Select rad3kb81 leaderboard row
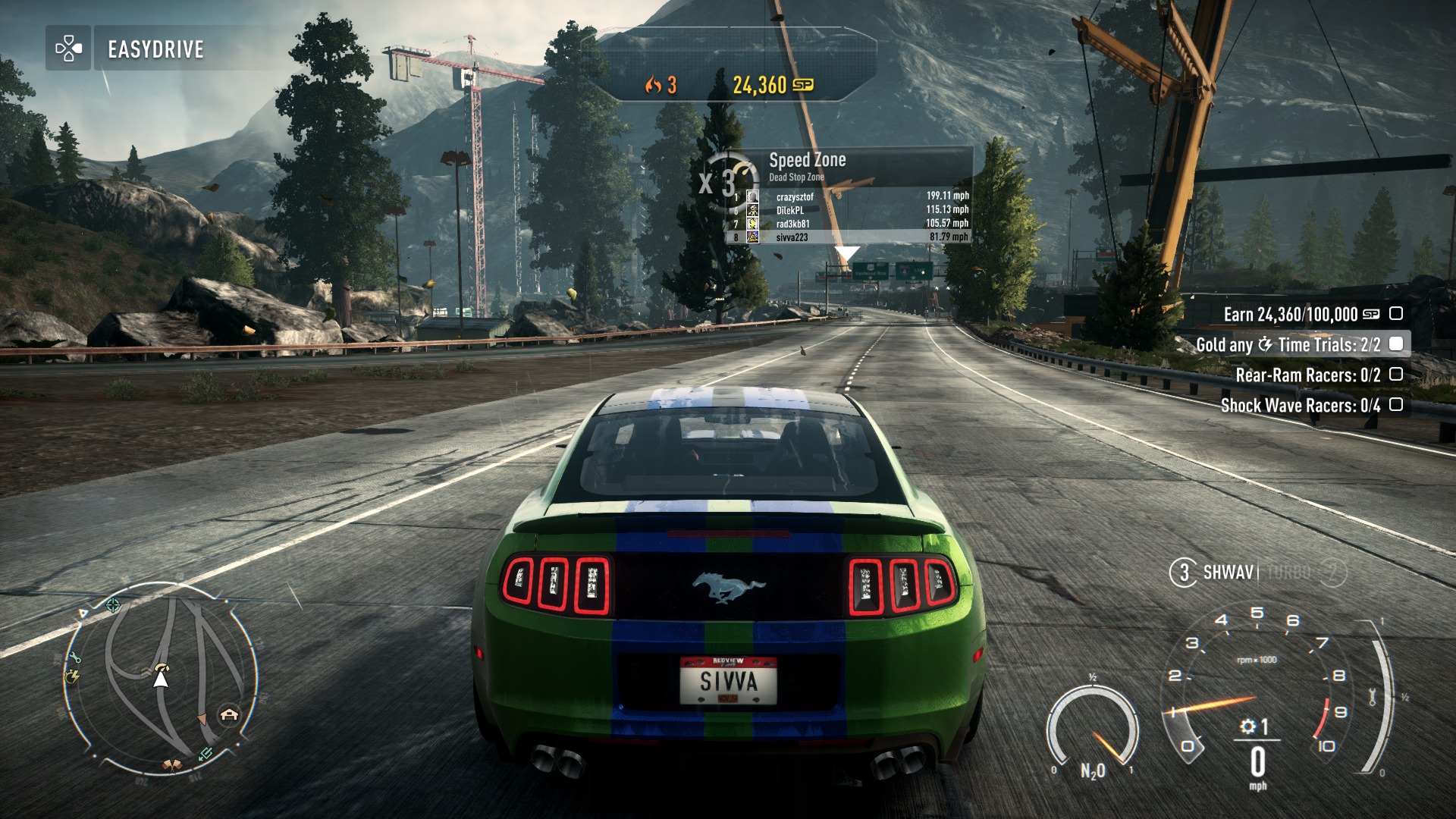This screenshot has width=1456, height=819. [x=849, y=224]
